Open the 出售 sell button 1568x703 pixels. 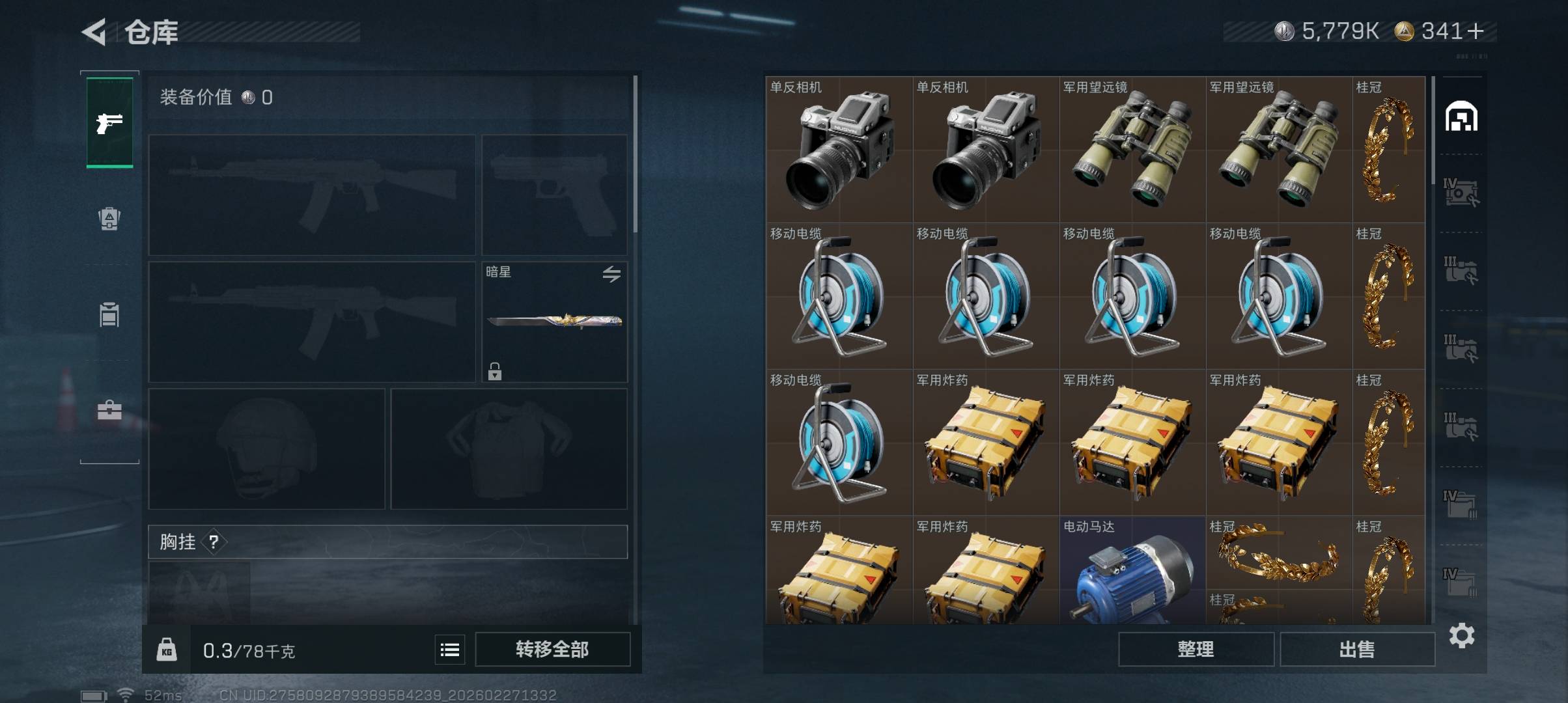1357,650
